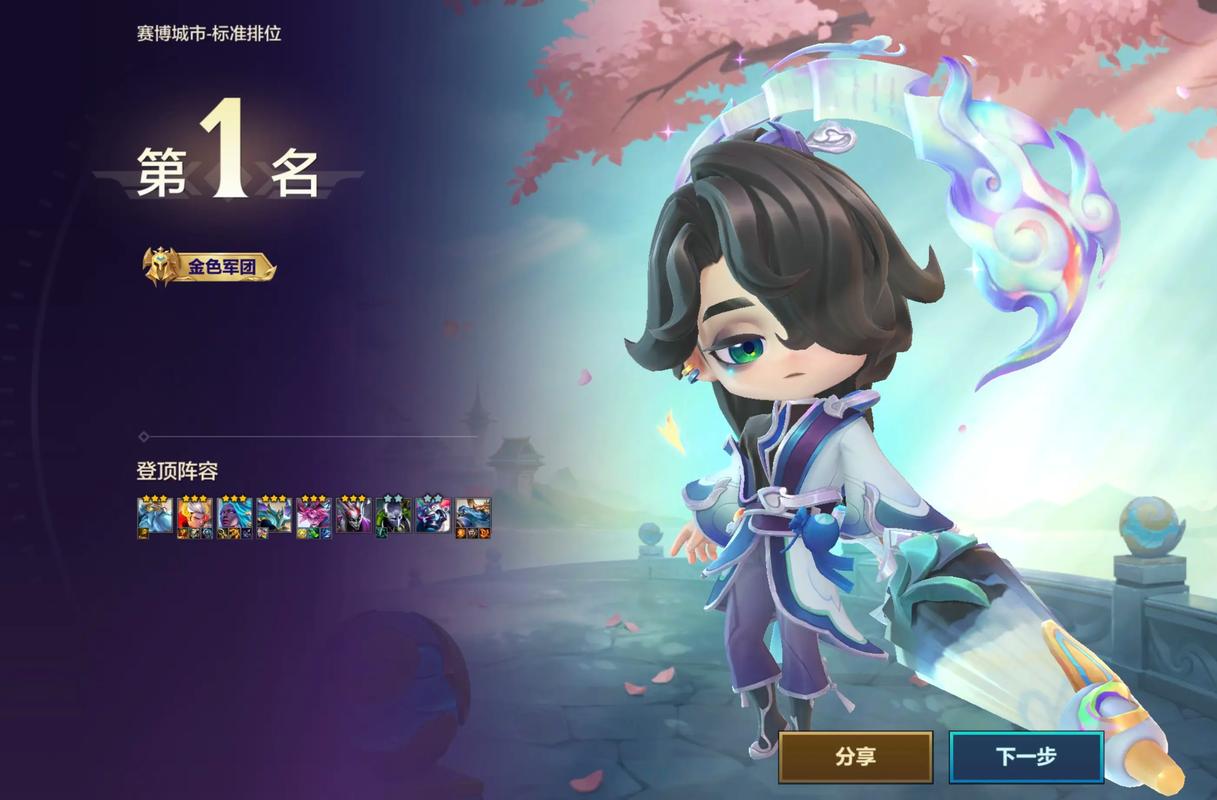Choose the dark-skinned, cyan-haired champion portrait
The height and width of the screenshot is (800, 1217).
[x=234, y=516]
